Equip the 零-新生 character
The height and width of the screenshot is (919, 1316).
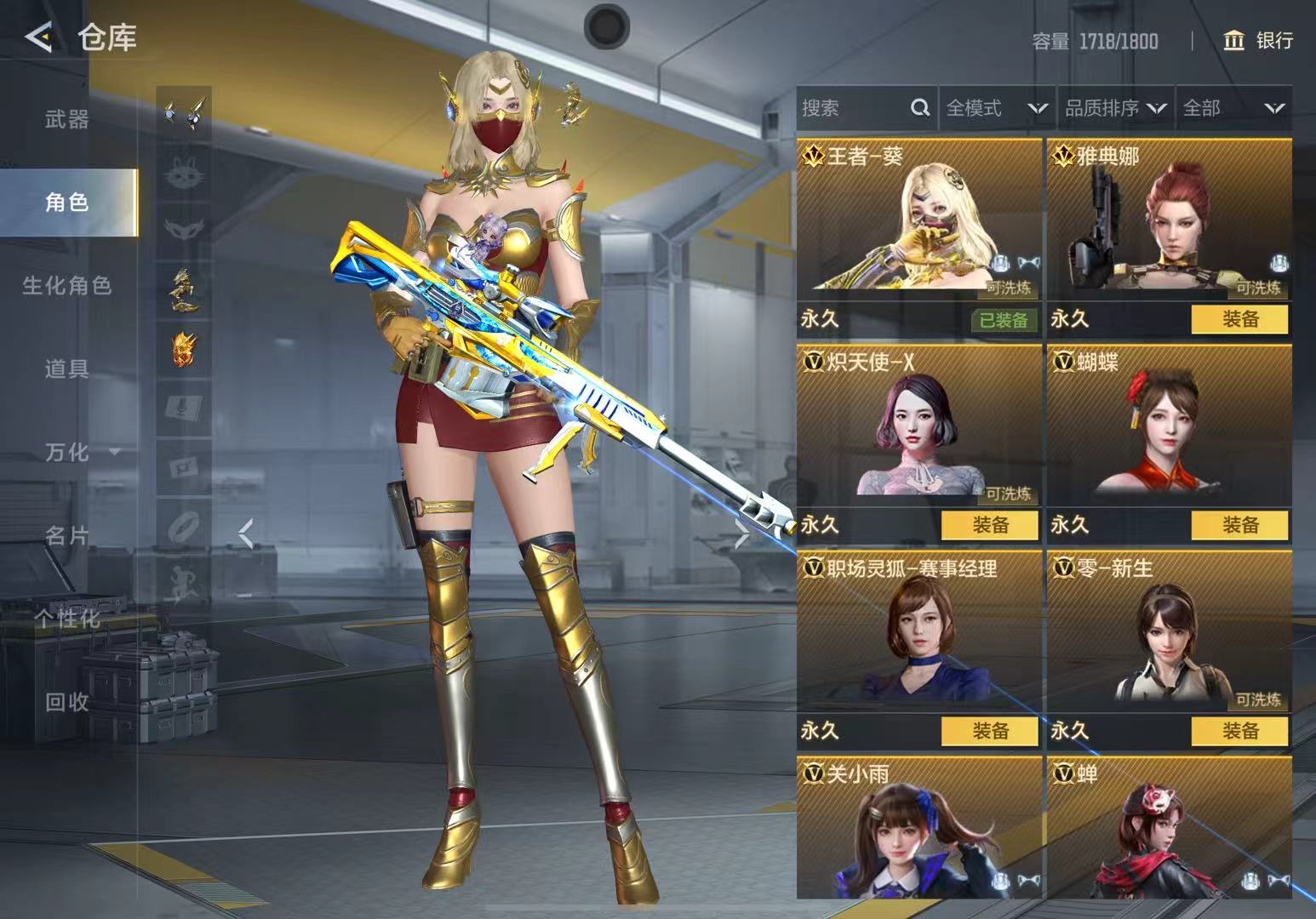click(1239, 731)
